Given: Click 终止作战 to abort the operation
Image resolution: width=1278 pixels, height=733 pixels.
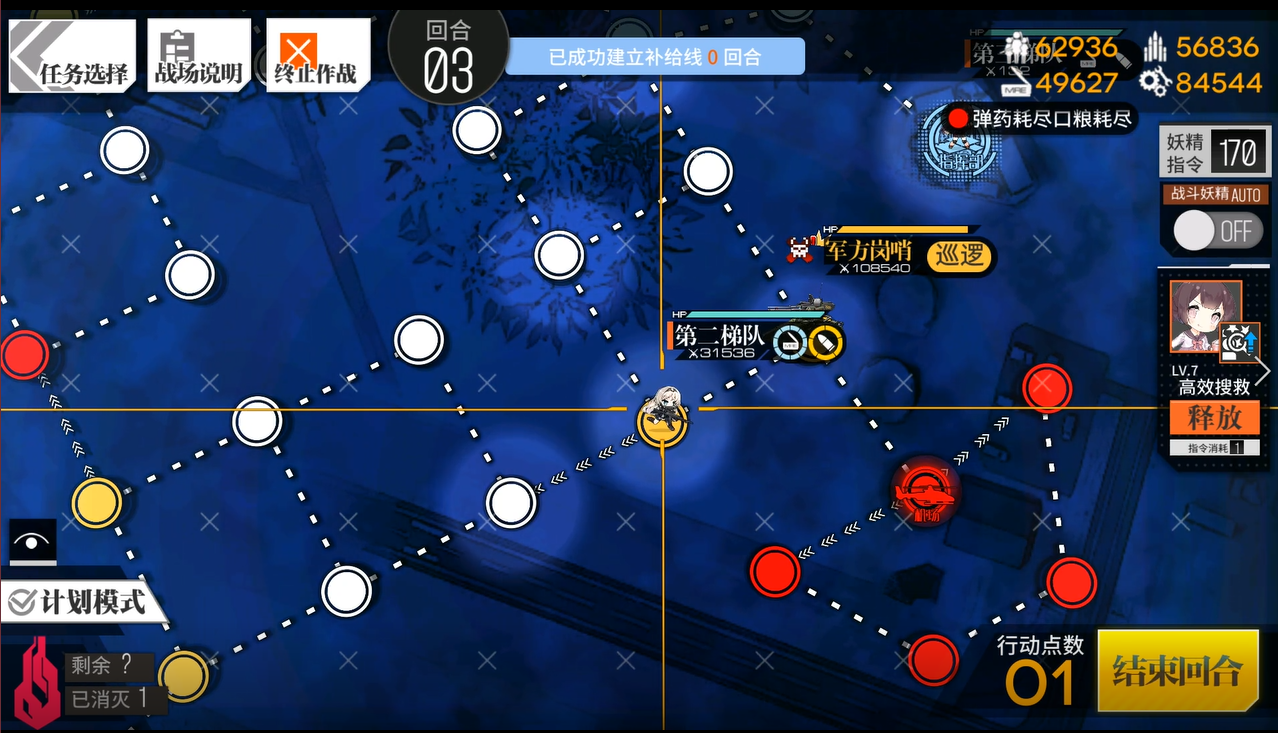Looking at the screenshot, I should click(317, 55).
